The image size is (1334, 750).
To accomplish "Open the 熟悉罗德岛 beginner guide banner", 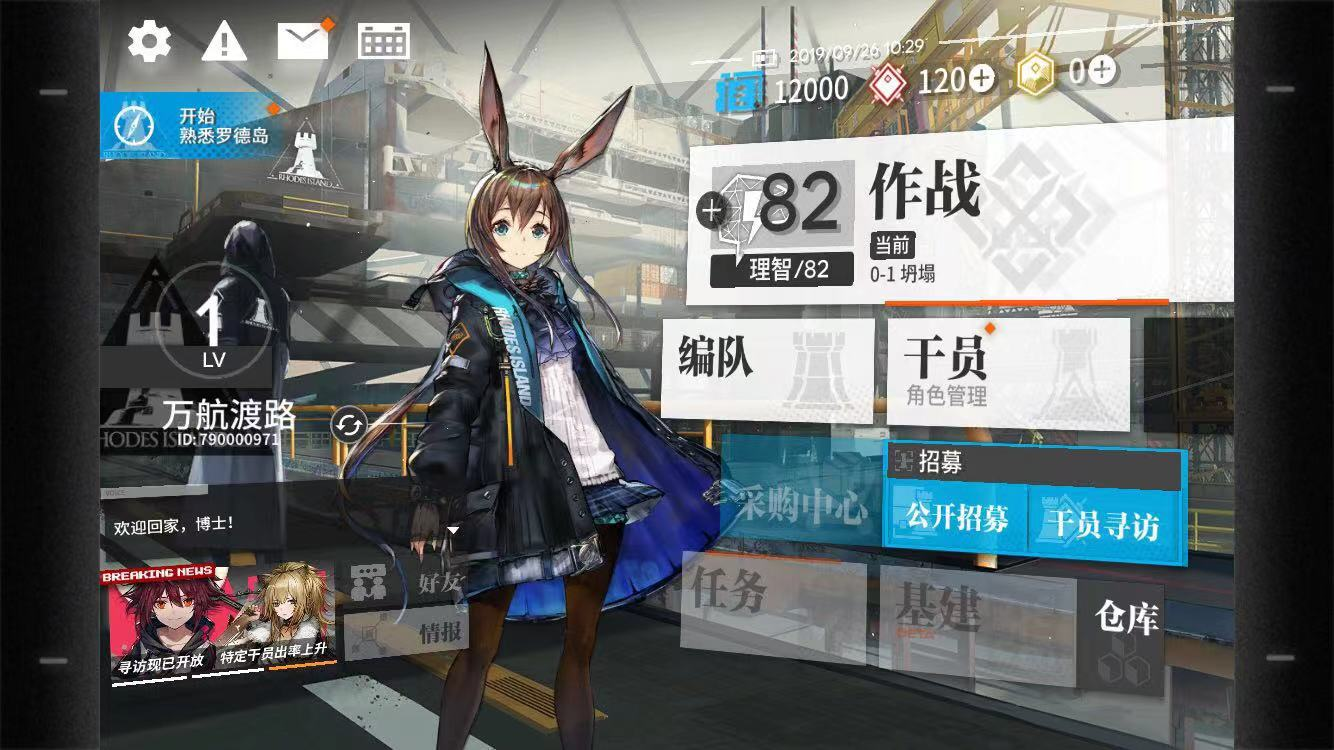I will 190,126.
